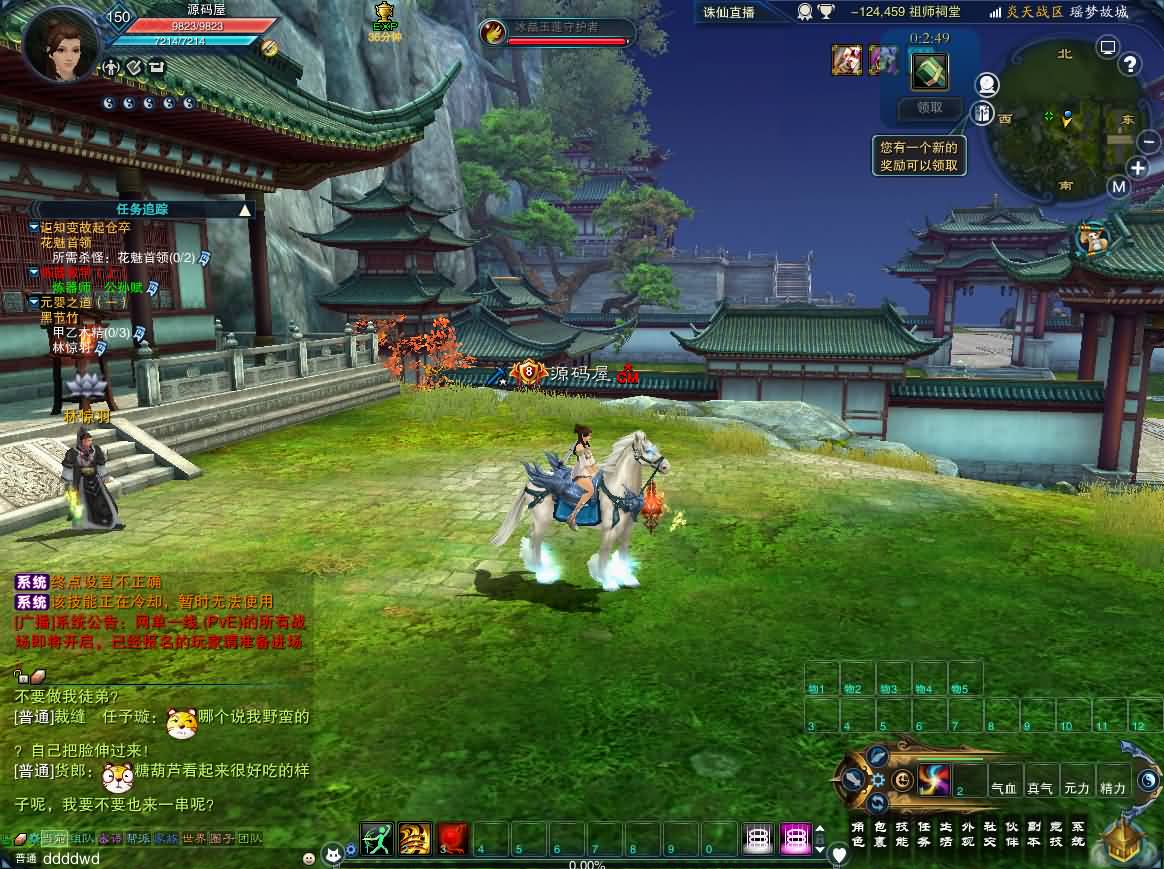The image size is (1164, 869).
Task: Open help via the question mark button
Action: (x=1130, y=65)
